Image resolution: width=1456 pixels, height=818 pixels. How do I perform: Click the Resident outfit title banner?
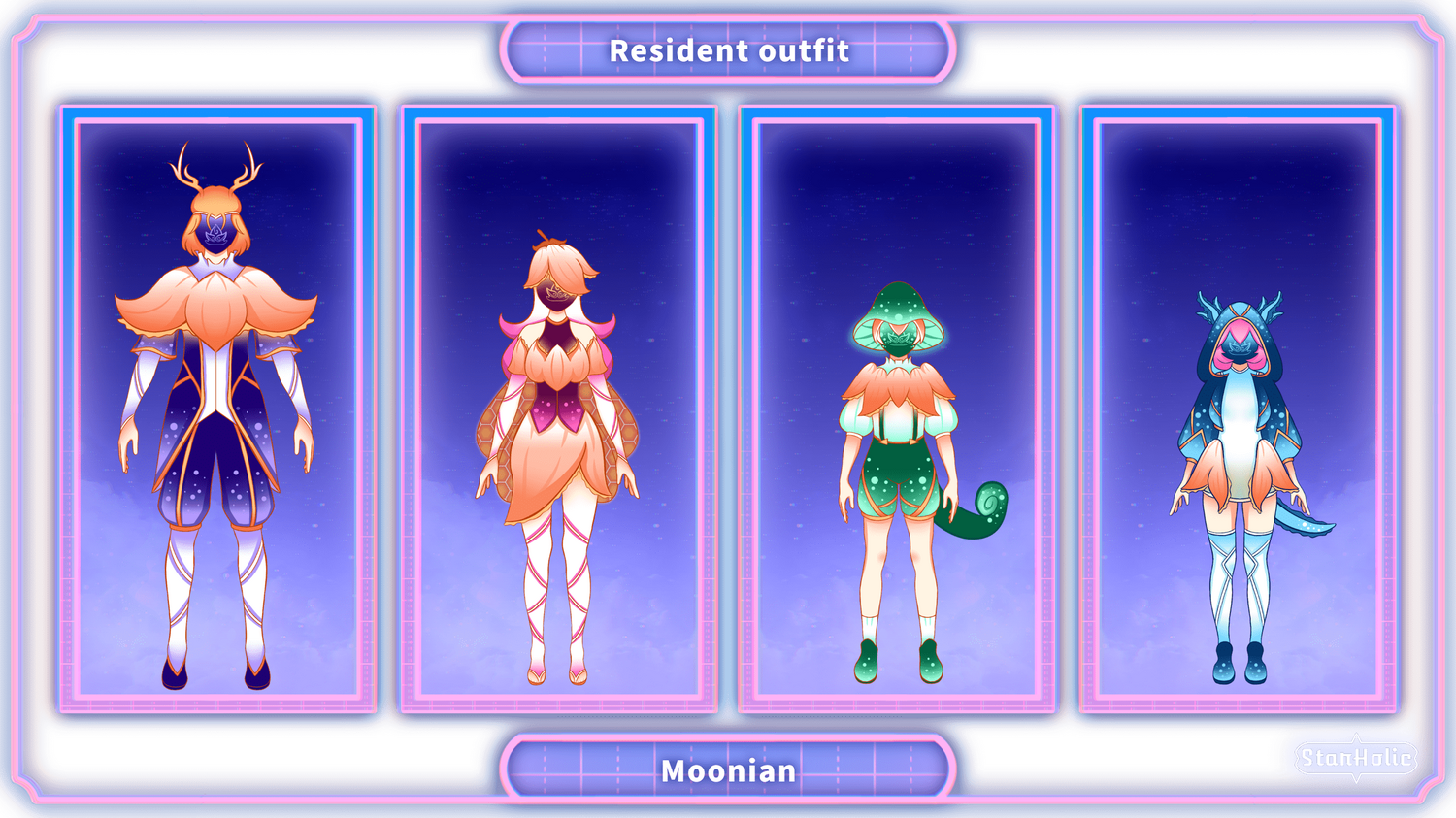point(728,50)
